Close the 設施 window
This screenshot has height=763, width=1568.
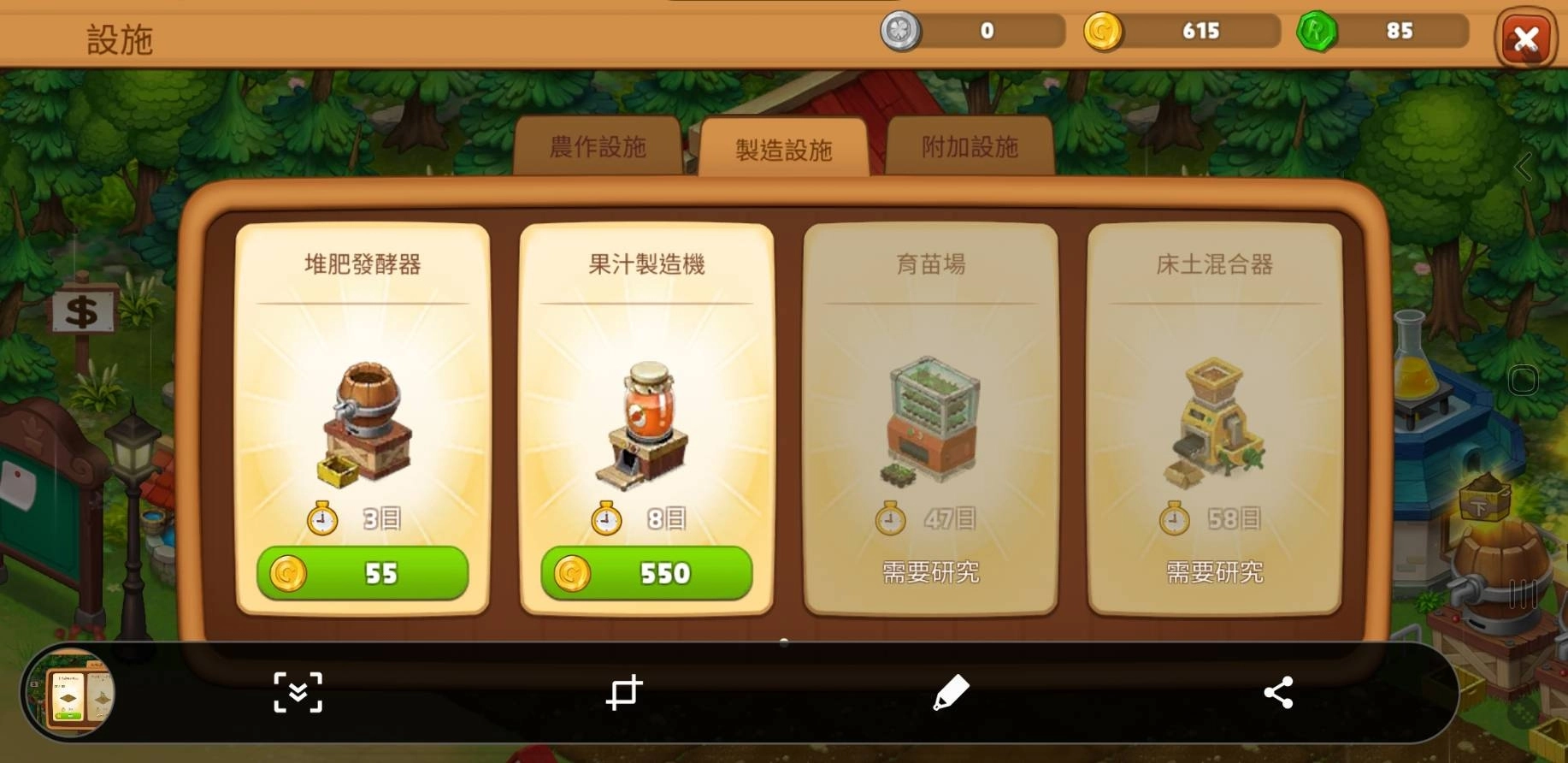[1525, 38]
